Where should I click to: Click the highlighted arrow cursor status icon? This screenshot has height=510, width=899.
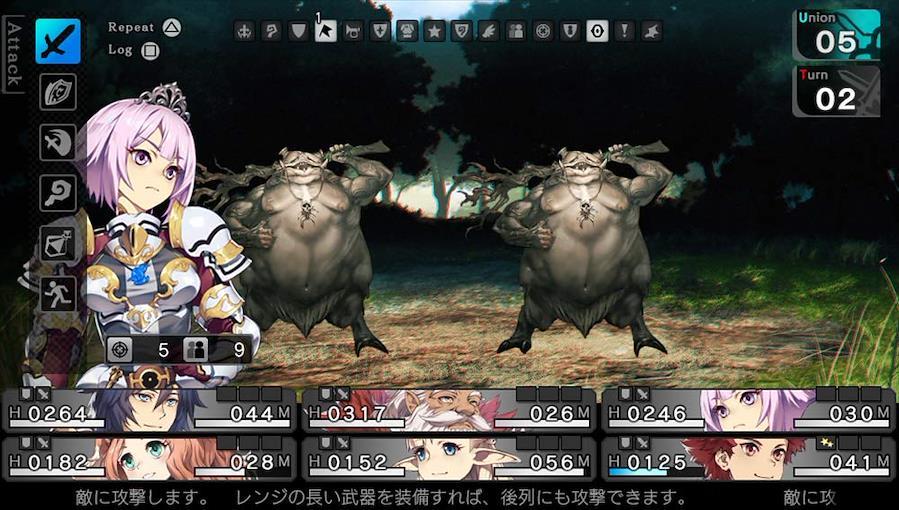[325, 31]
